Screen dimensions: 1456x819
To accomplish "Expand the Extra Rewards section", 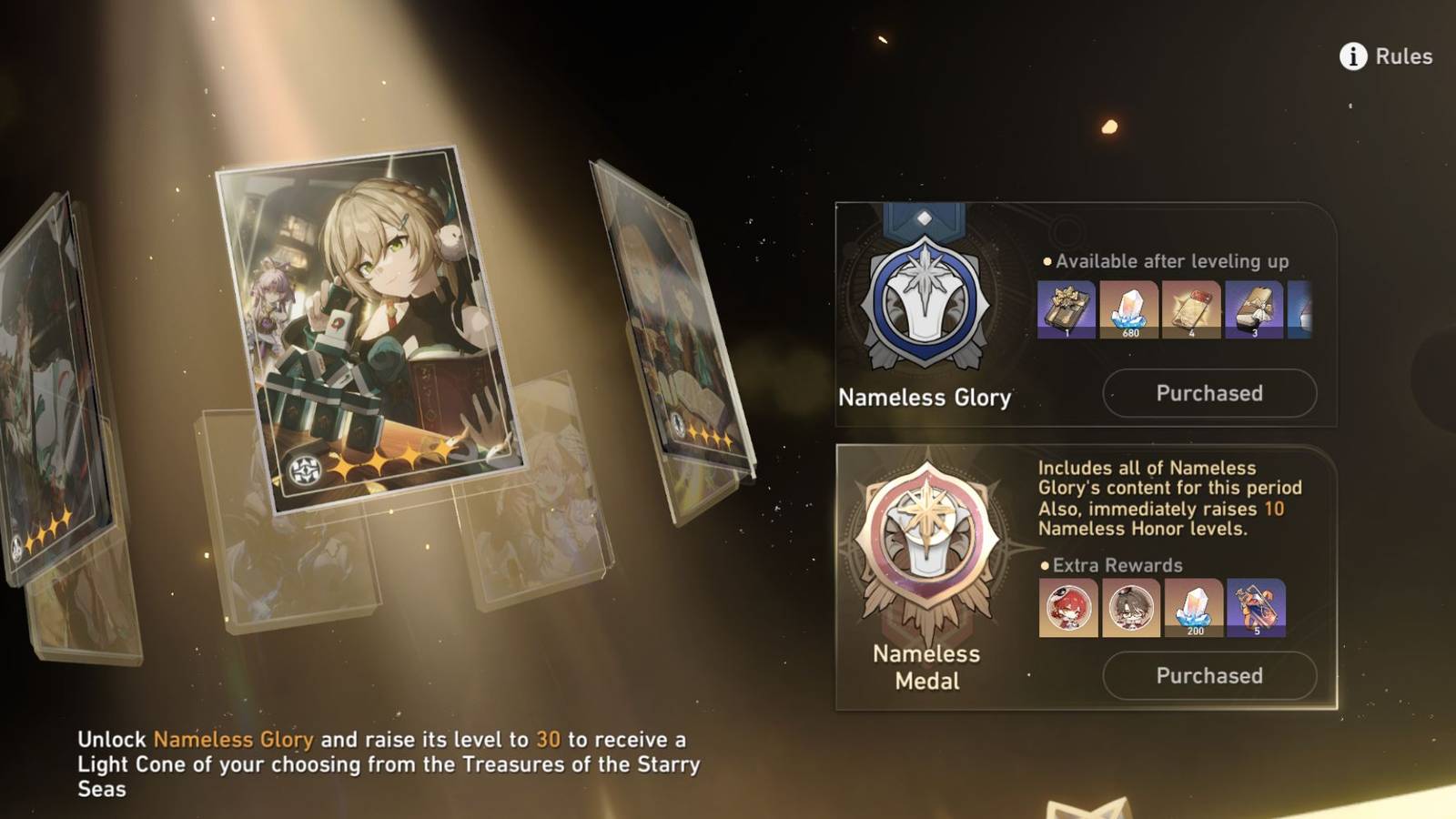I will click(x=1112, y=565).
